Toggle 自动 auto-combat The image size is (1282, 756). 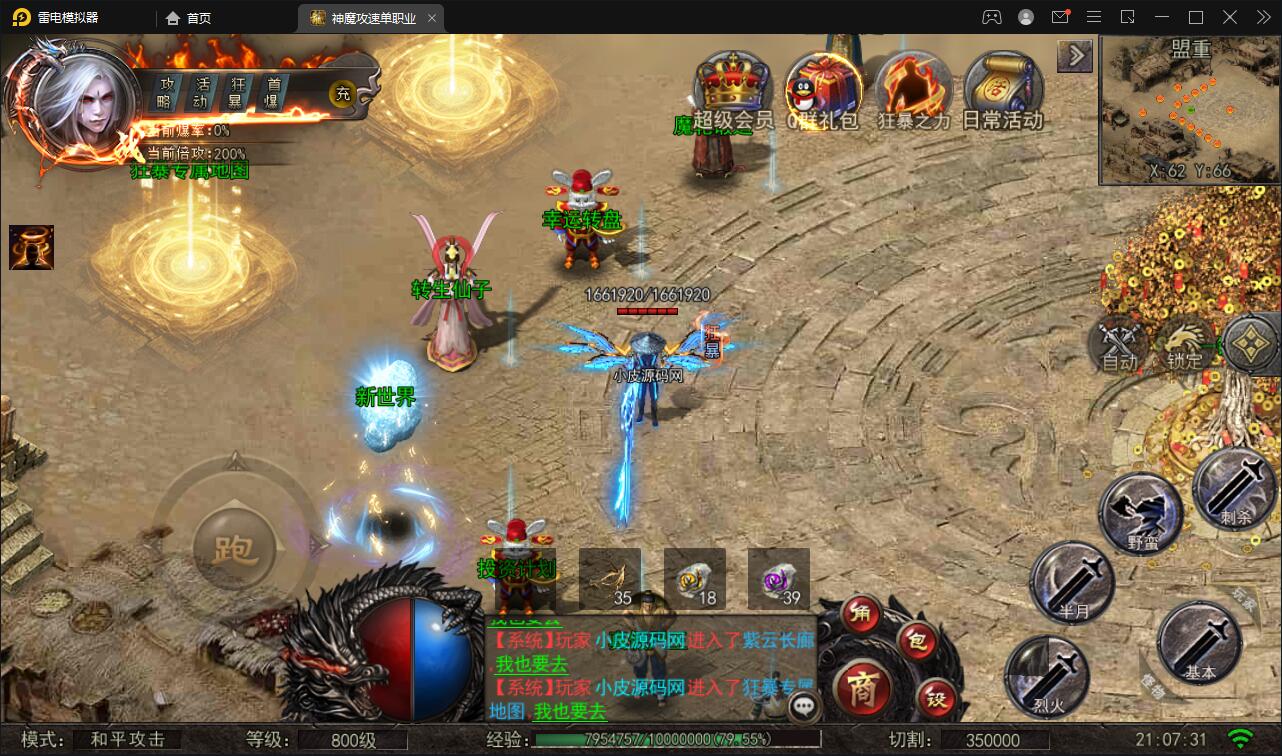[x=1117, y=343]
